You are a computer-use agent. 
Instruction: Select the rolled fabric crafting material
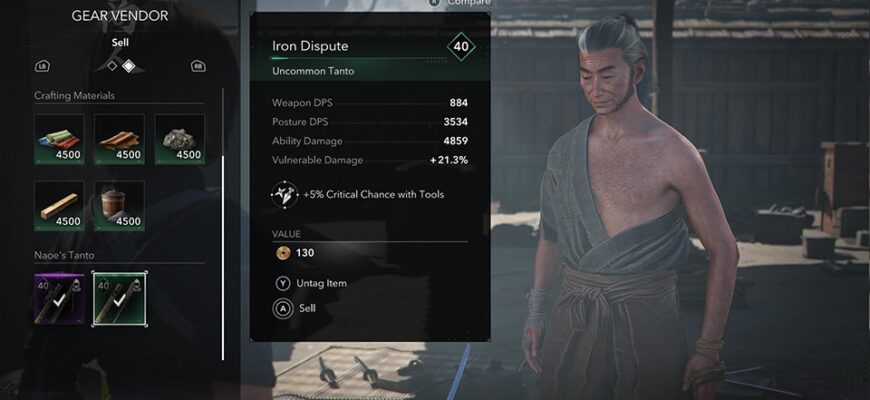[x=59, y=138]
